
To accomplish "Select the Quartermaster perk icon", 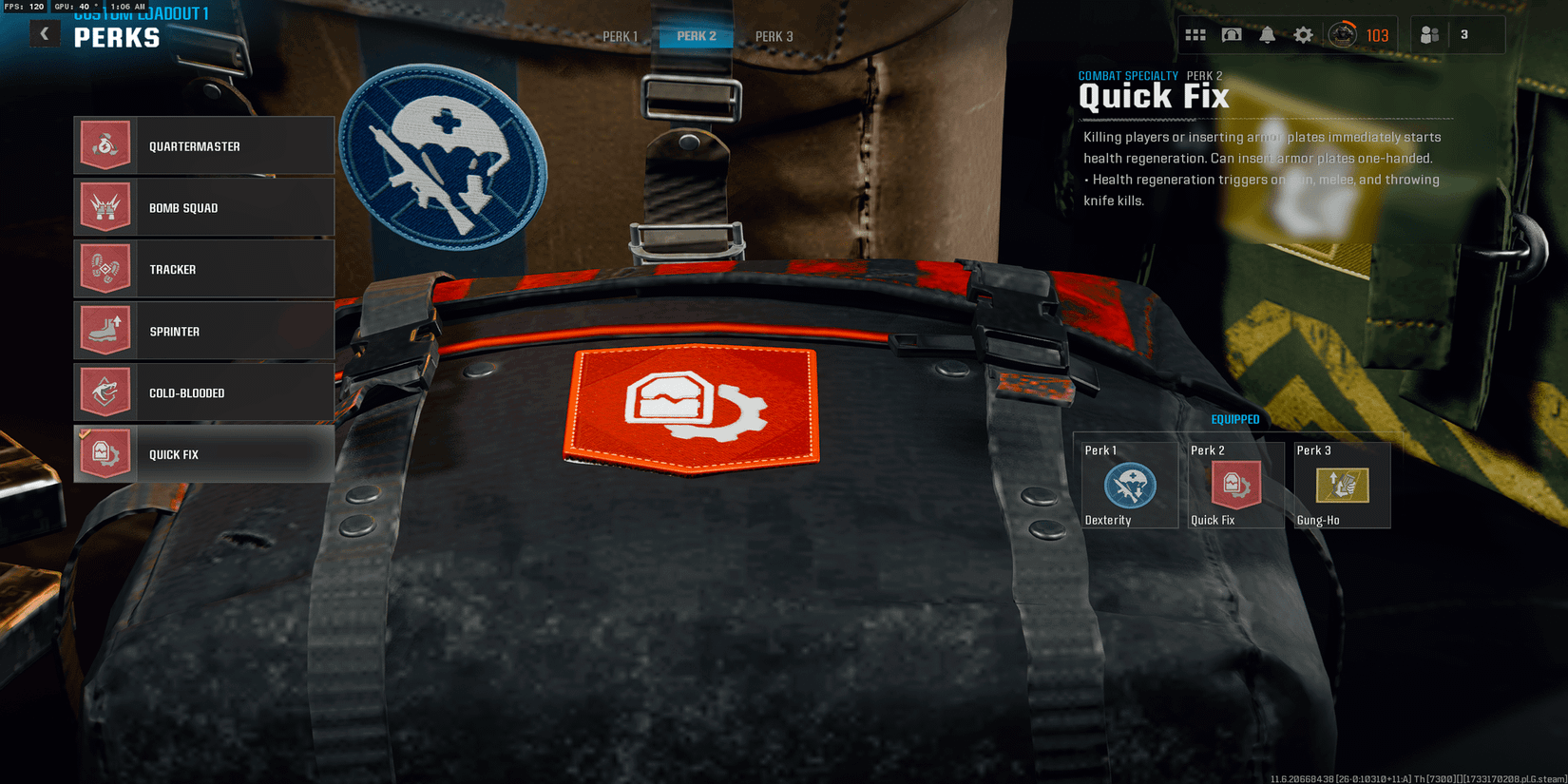I will [105, 144].
